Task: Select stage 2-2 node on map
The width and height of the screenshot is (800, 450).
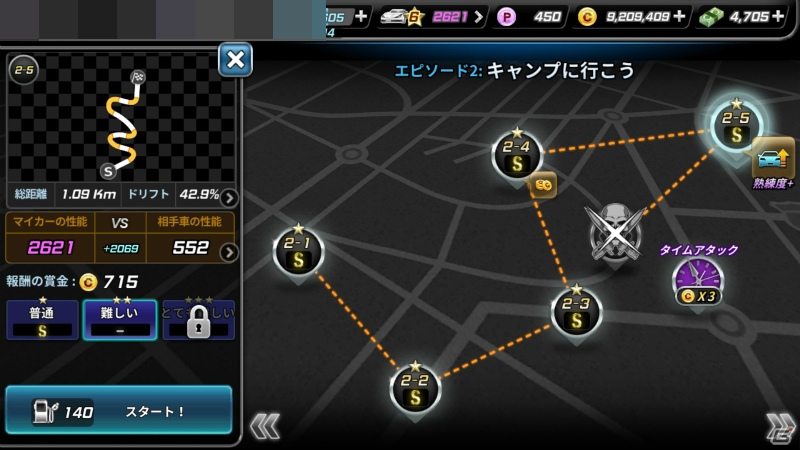Action: click(x=415, y=388)
